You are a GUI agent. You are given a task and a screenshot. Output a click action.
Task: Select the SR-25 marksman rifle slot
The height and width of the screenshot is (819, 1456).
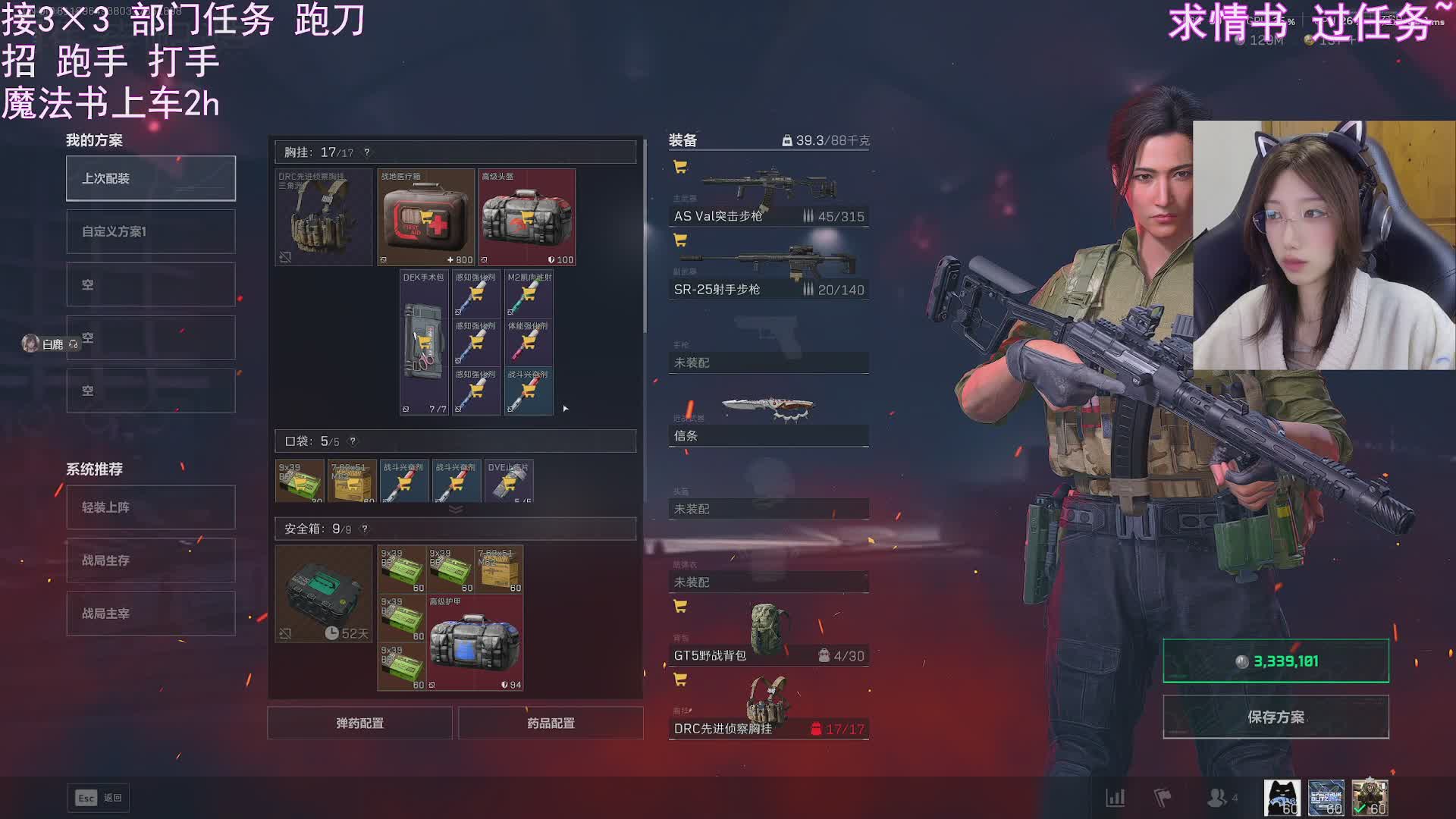pos(768,267)
